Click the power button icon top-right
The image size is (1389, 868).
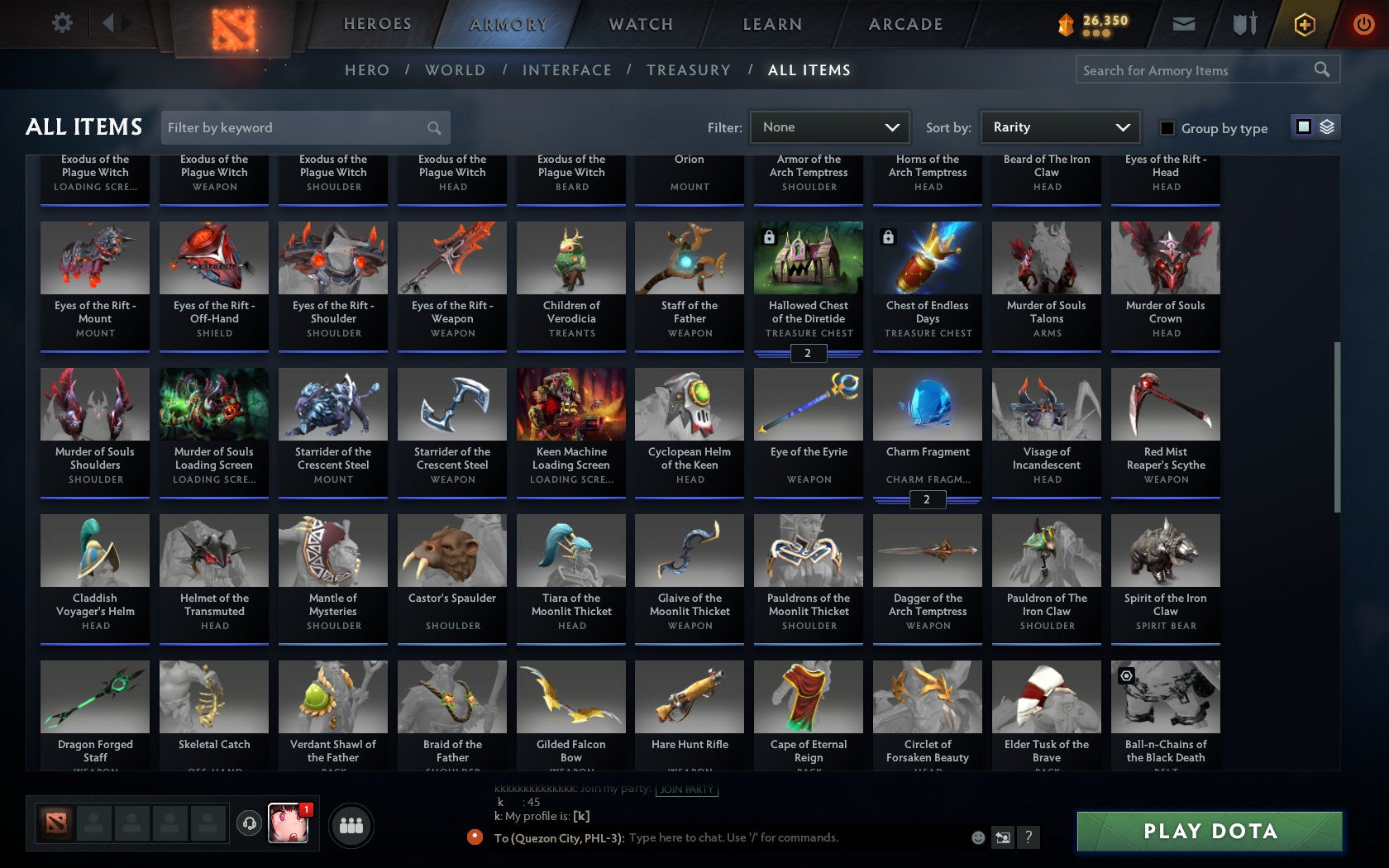(1363, 24)
